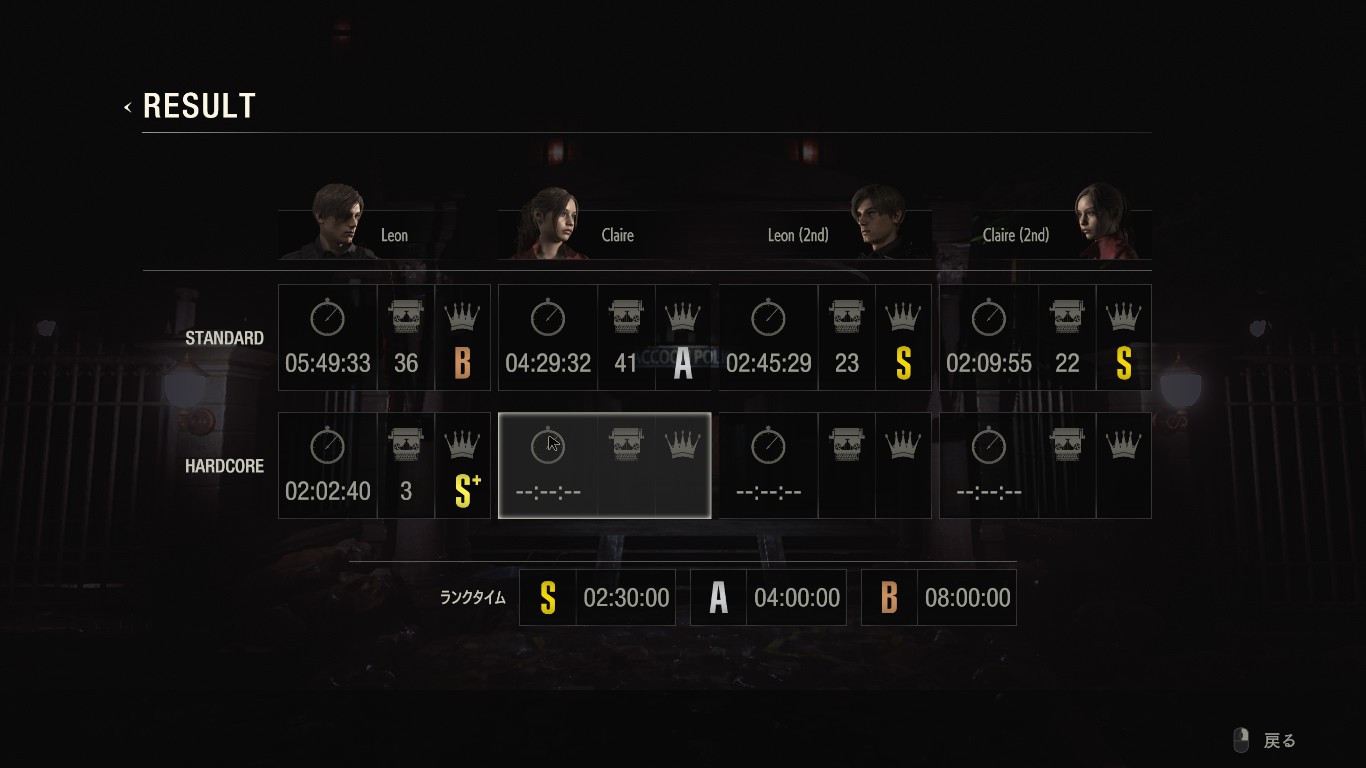
Task: Click the A rank 04:00:00 threshold entry
Action: [767, 597]
